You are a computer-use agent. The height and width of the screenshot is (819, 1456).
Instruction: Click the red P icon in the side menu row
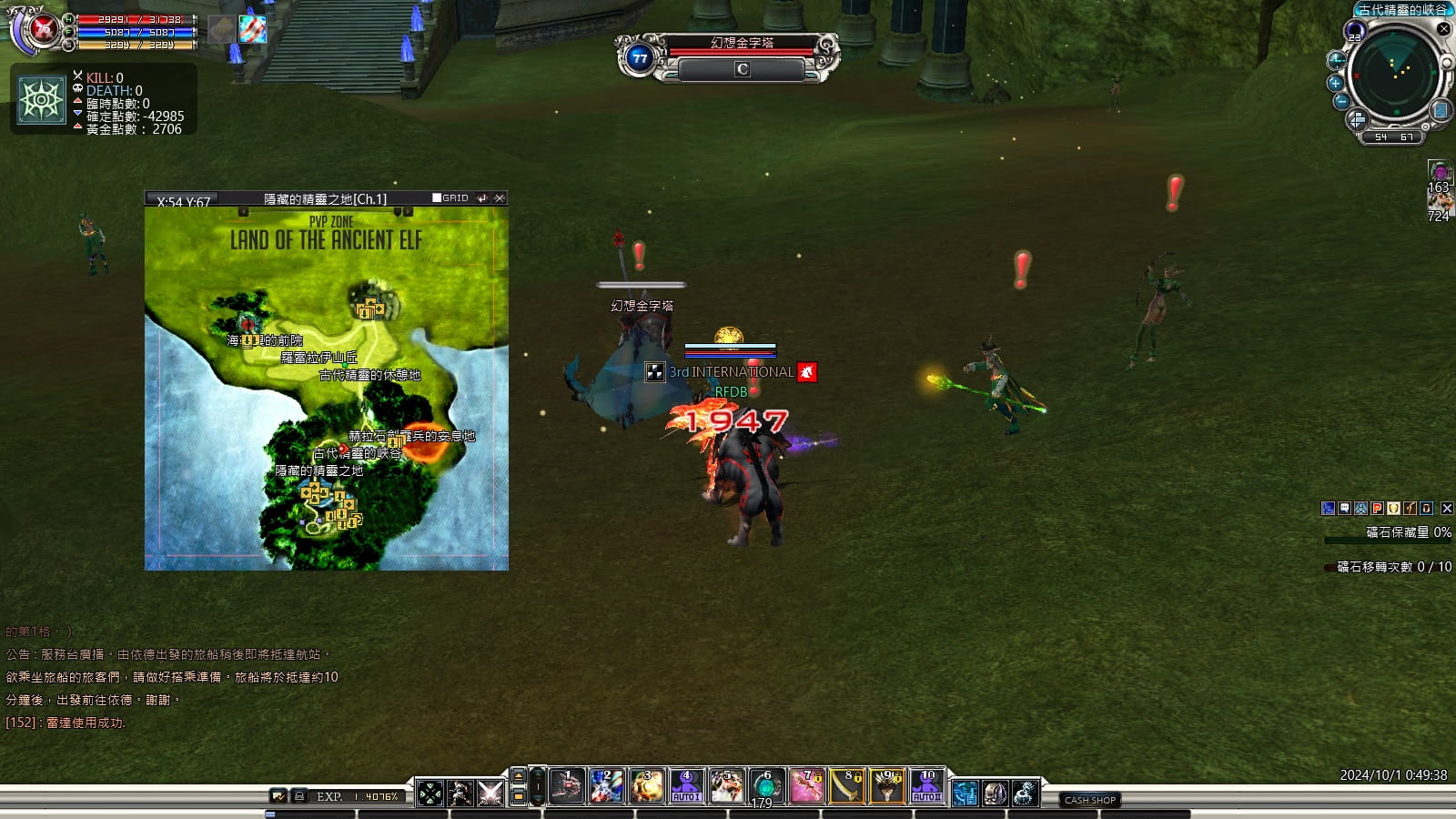point(1377,509)
